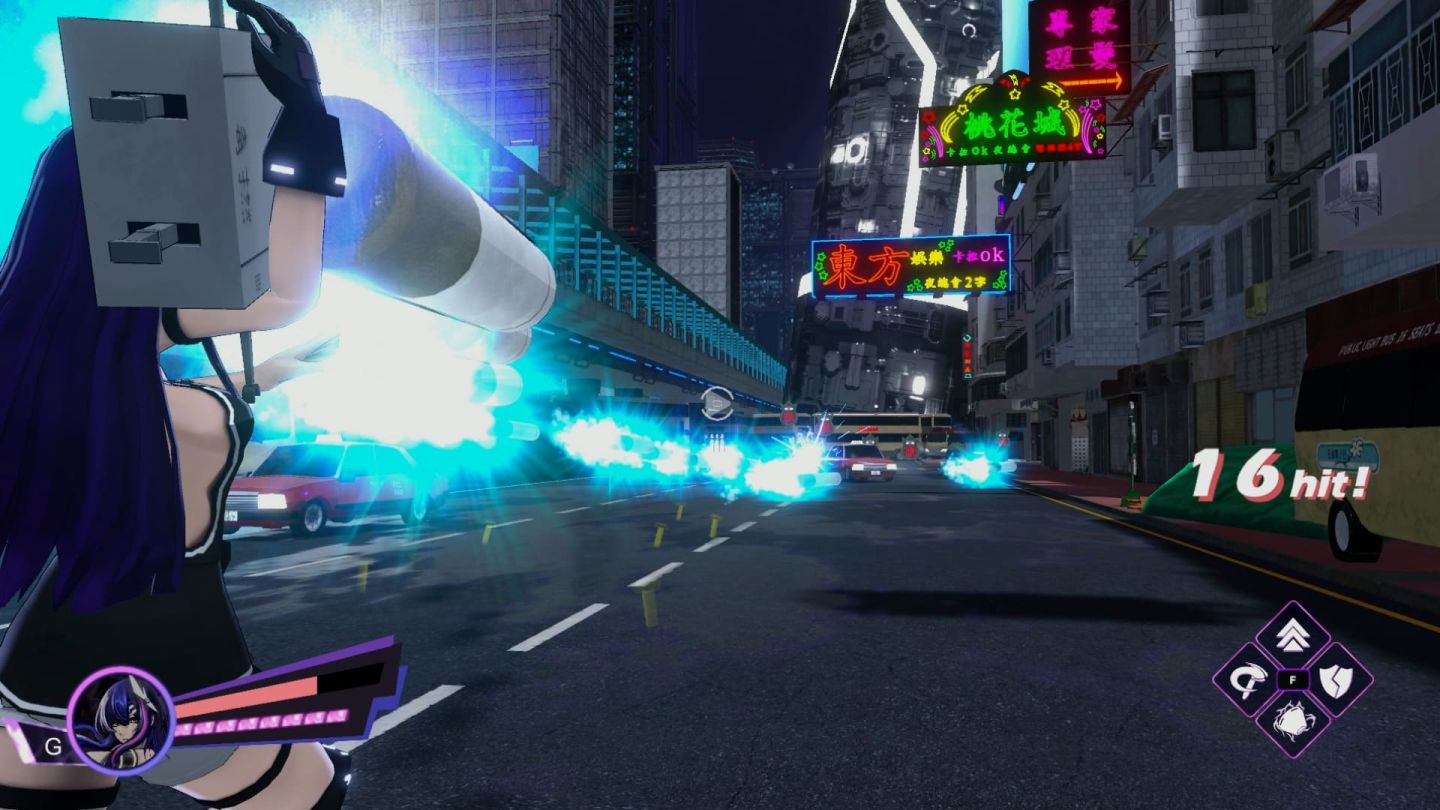1440x810 pixels.
Task: Select the clawed burst skill diamond
Action: [x=1292, y=722]
